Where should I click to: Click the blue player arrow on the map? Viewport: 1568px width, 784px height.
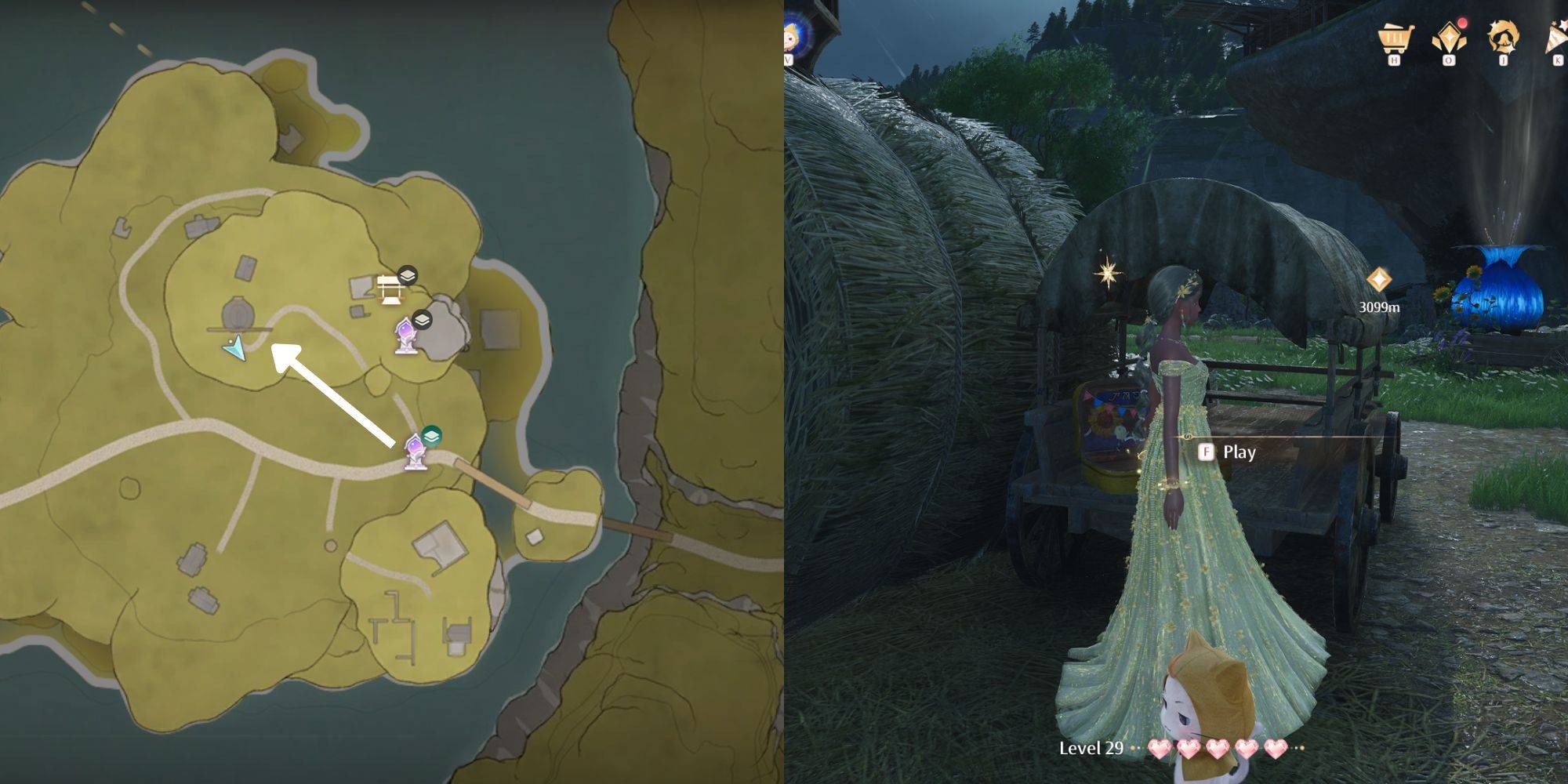pos(235,347)
